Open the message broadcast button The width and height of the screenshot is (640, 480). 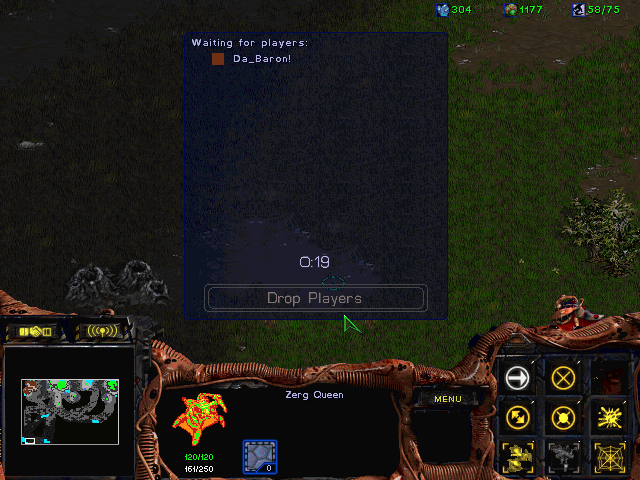[x=102, y=331]
